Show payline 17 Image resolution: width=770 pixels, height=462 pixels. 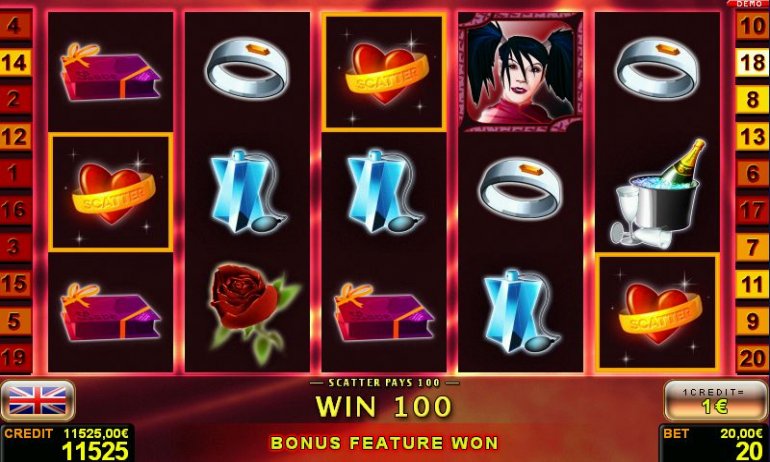coord(752,210)
